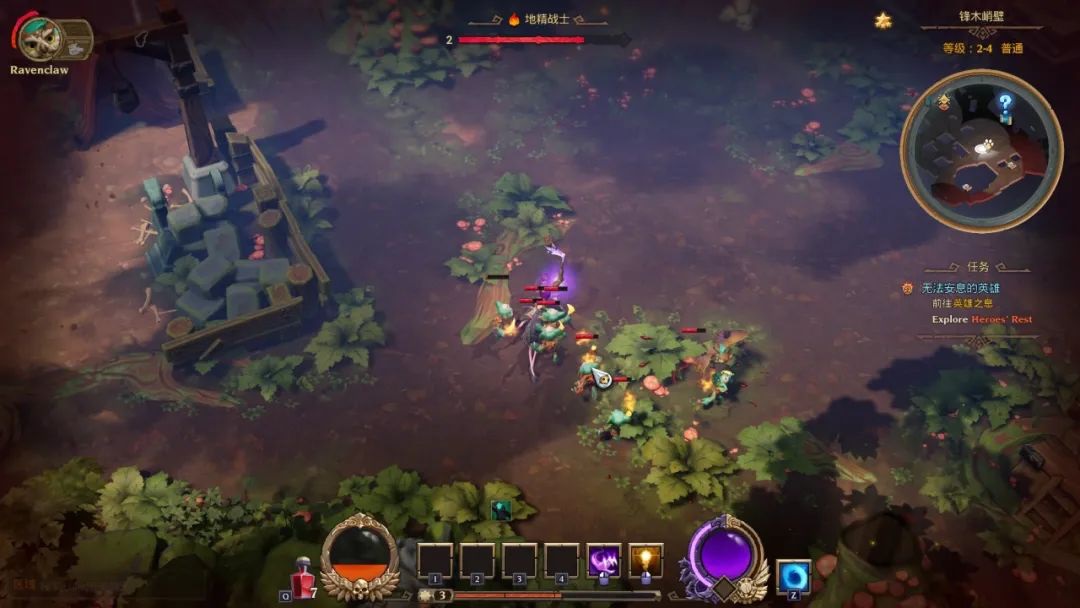The height and width of the screenshot is (608, 1080).
Task: Click the gold star icon beside the area name
Action: pos(883,19)
